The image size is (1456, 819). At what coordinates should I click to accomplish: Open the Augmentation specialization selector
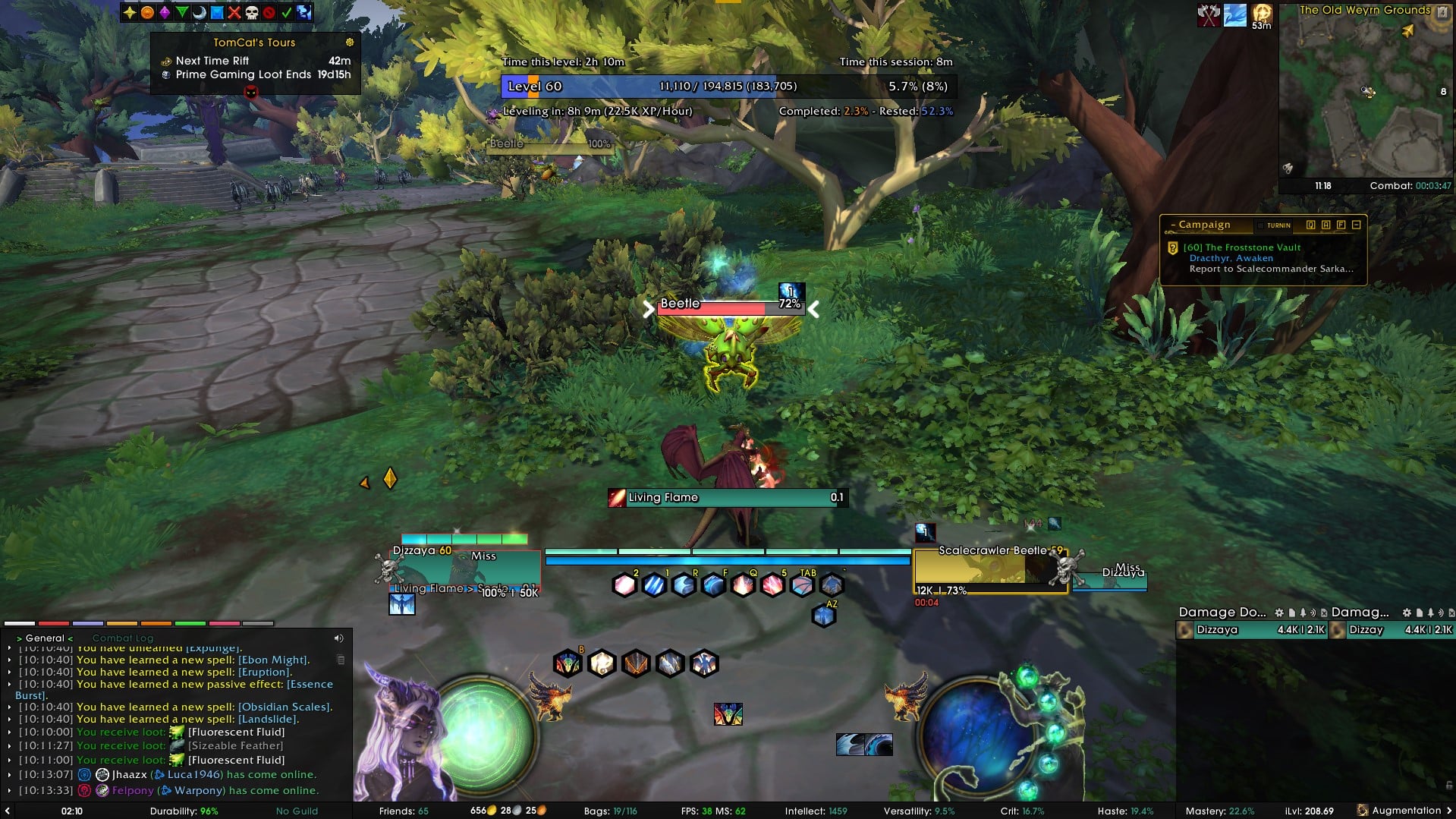click(1404, 811)
